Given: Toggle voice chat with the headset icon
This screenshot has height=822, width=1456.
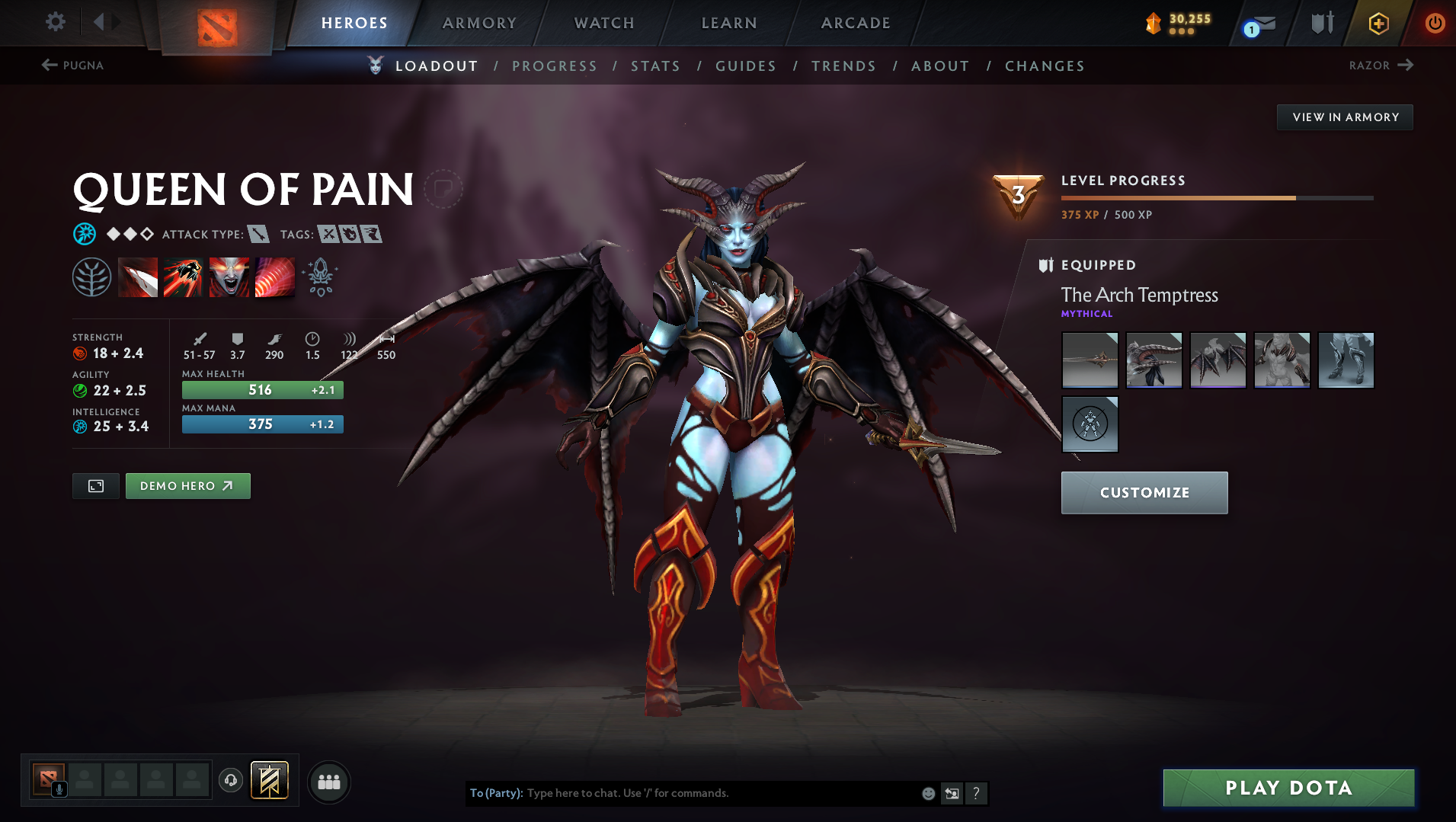Looking at the screenshot, I should (x=231, y=781).
